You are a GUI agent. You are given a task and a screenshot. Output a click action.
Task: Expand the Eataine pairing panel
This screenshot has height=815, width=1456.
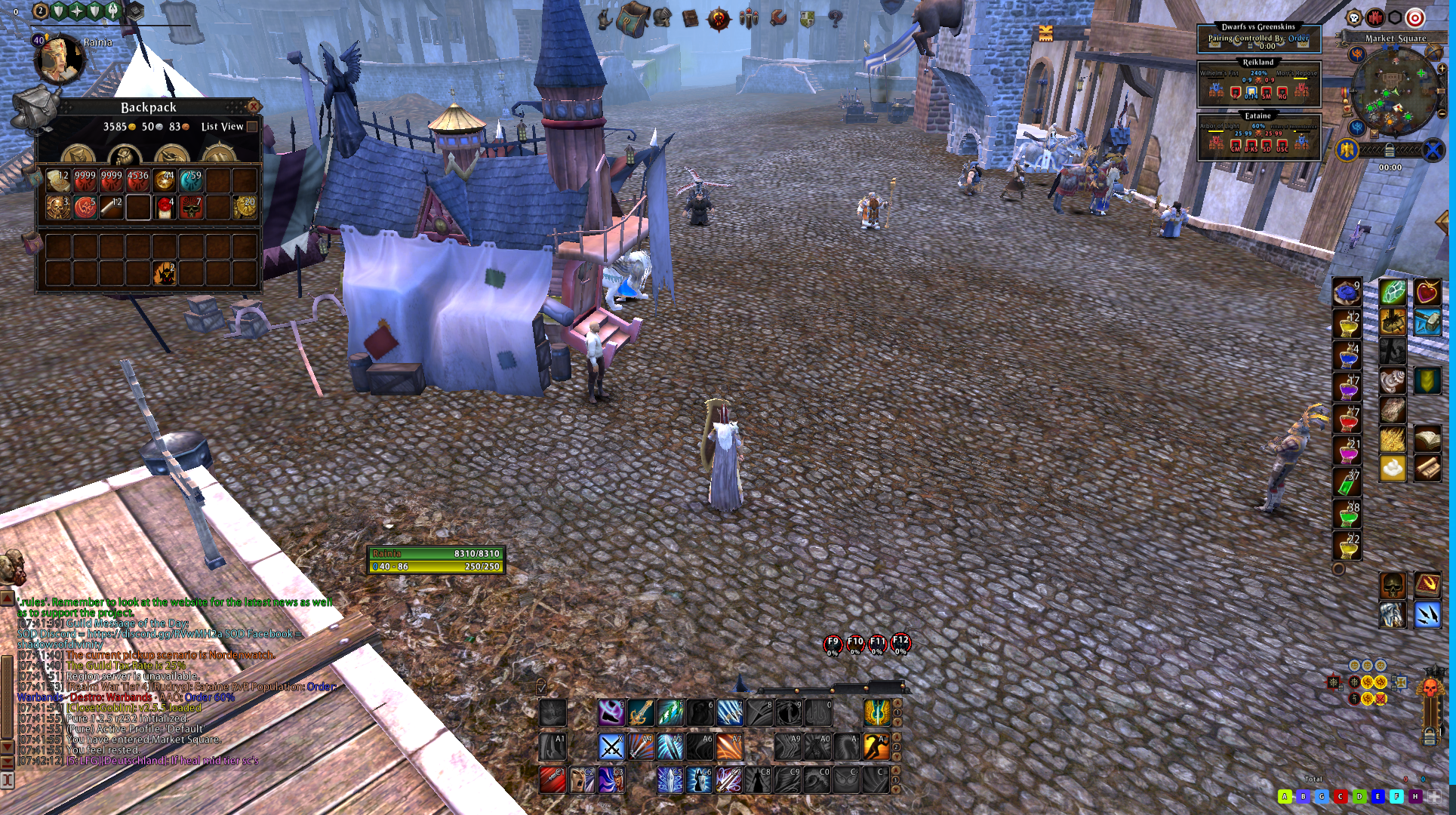coord(1259,115)
